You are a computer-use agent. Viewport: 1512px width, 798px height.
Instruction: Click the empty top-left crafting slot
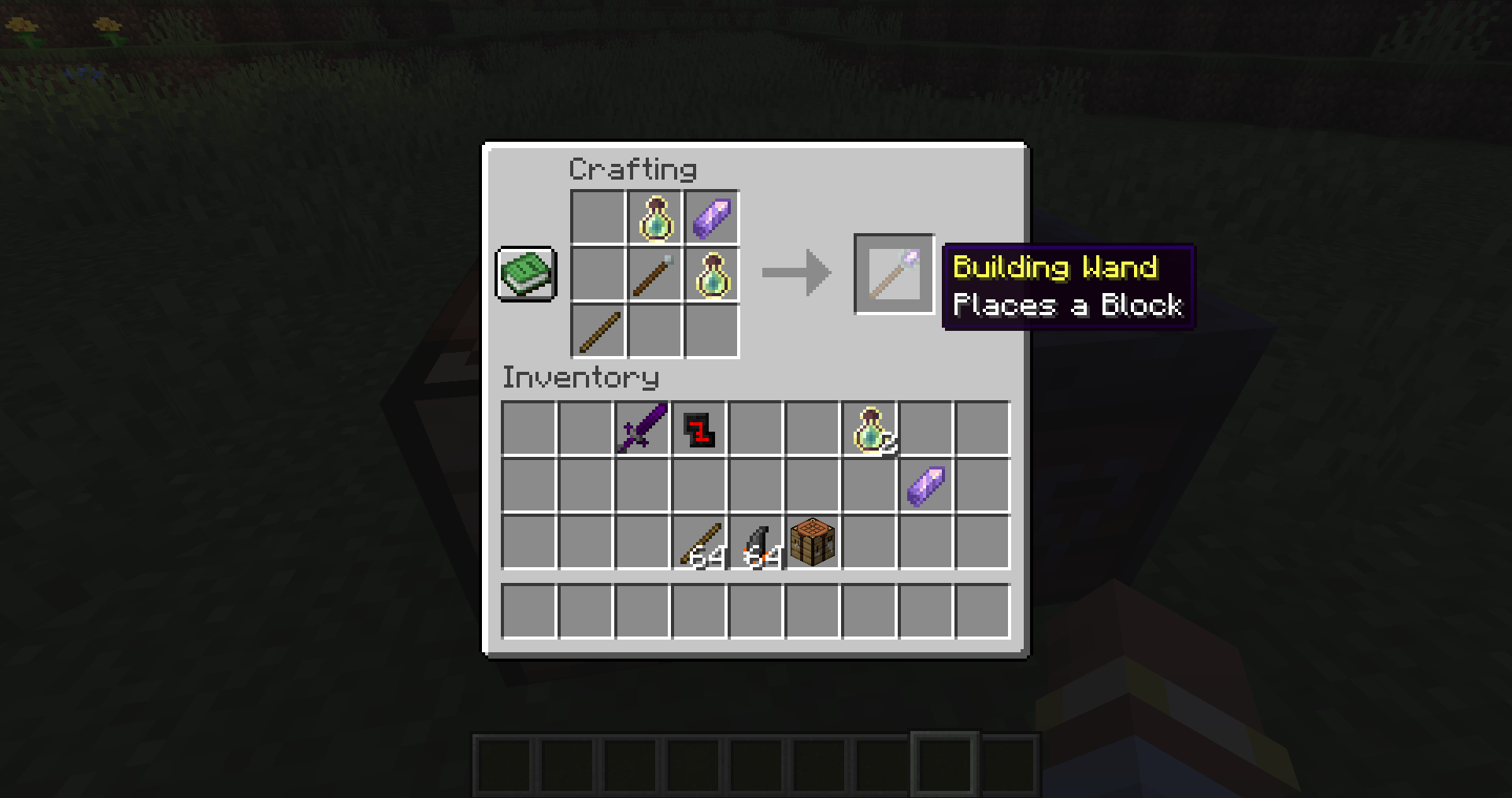[598, 217]
